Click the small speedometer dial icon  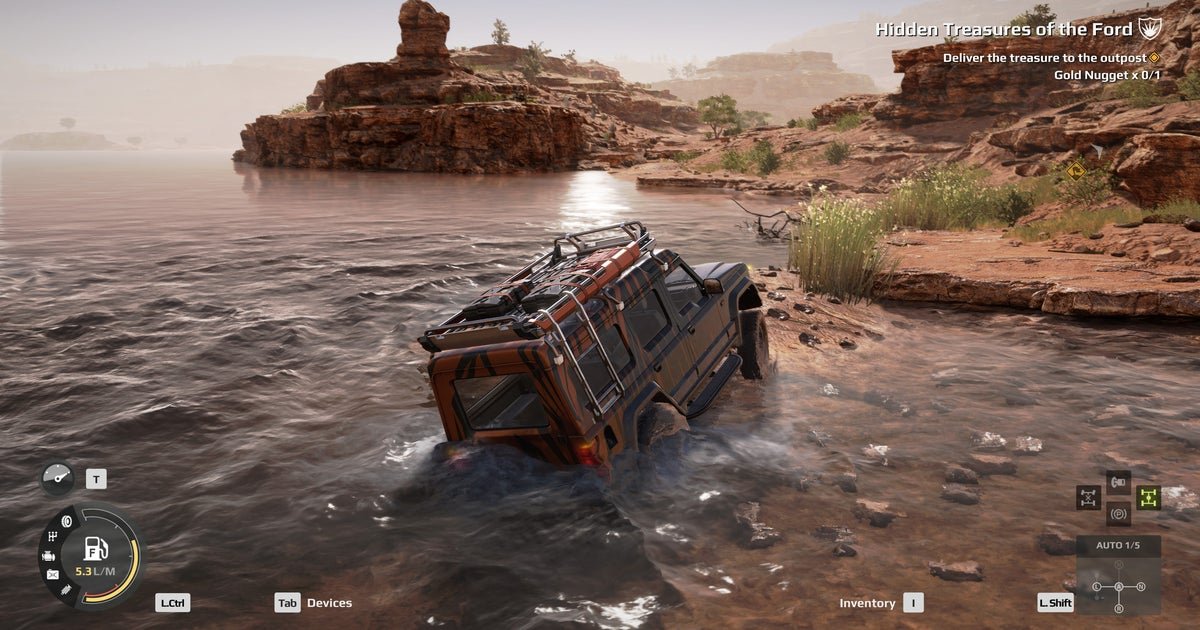[x=57, y=478]
